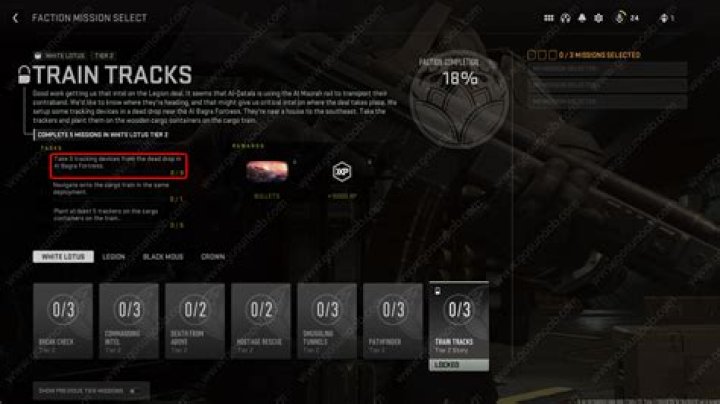The image size is (720, 404).
Task: Pick the Death From Above mission
Action: (195, 319)
